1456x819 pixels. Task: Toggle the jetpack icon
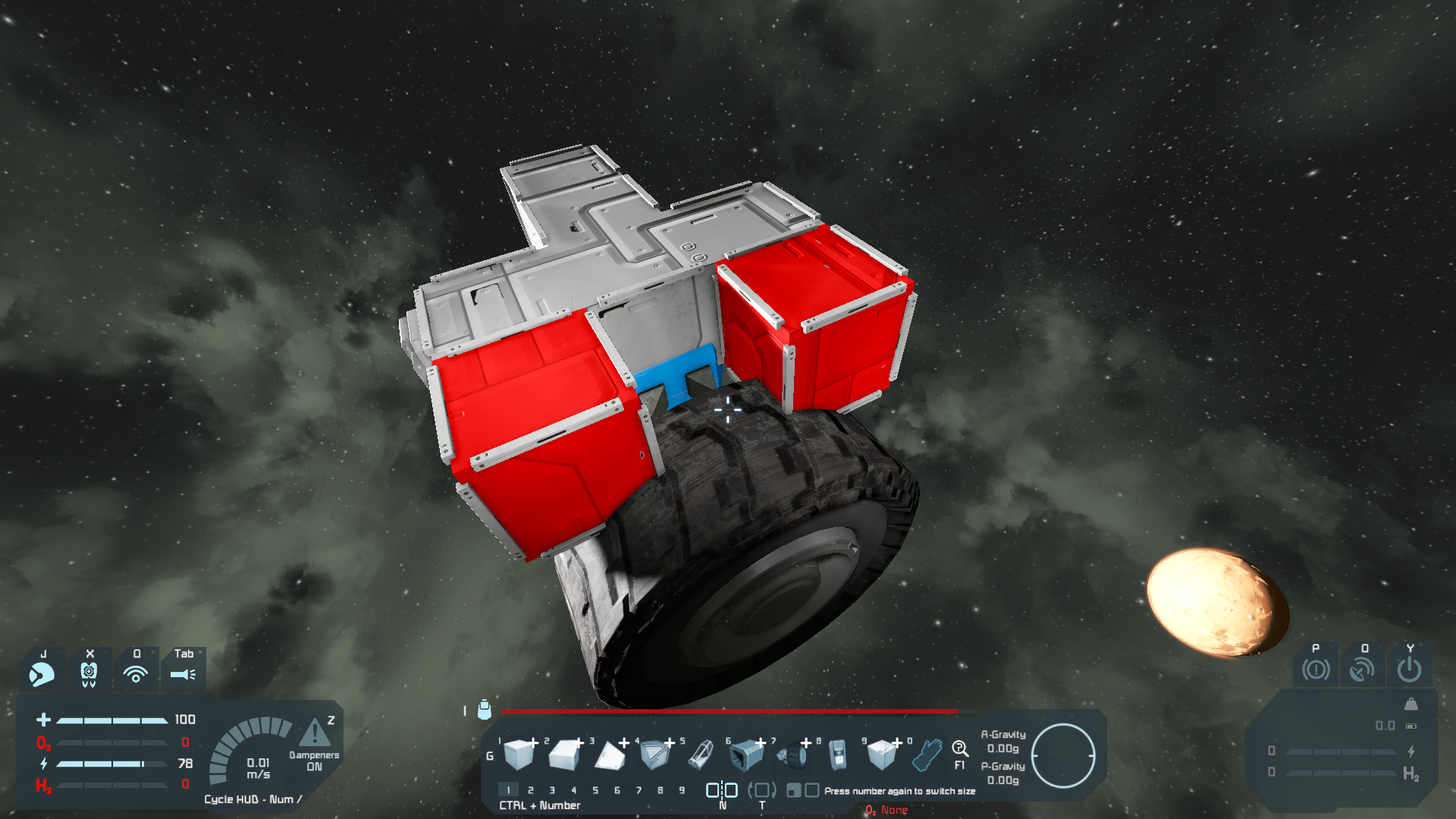coord(89,674)
